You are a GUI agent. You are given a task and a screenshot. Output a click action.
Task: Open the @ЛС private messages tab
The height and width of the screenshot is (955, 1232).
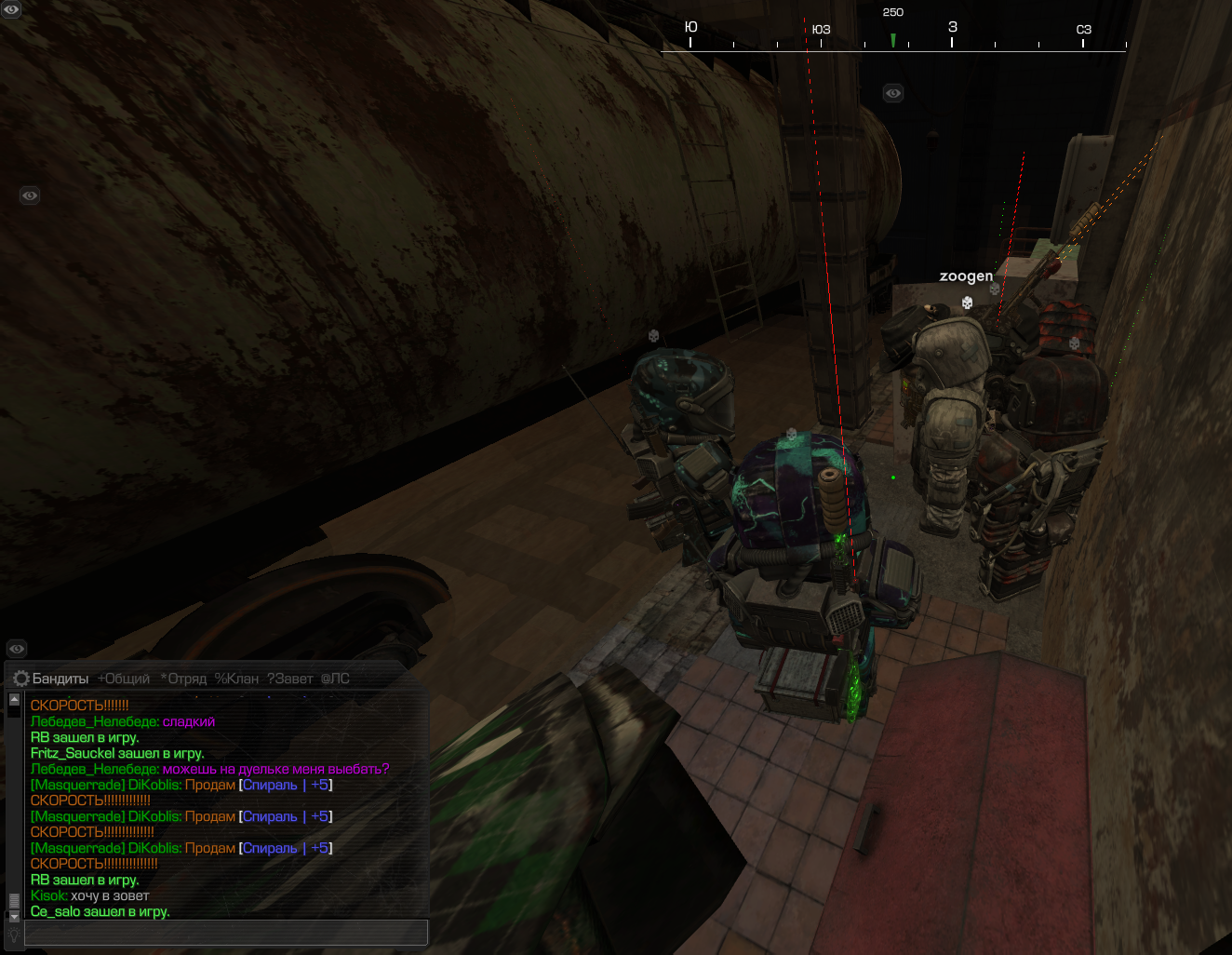pyautogui.click(x=335, y=679)
